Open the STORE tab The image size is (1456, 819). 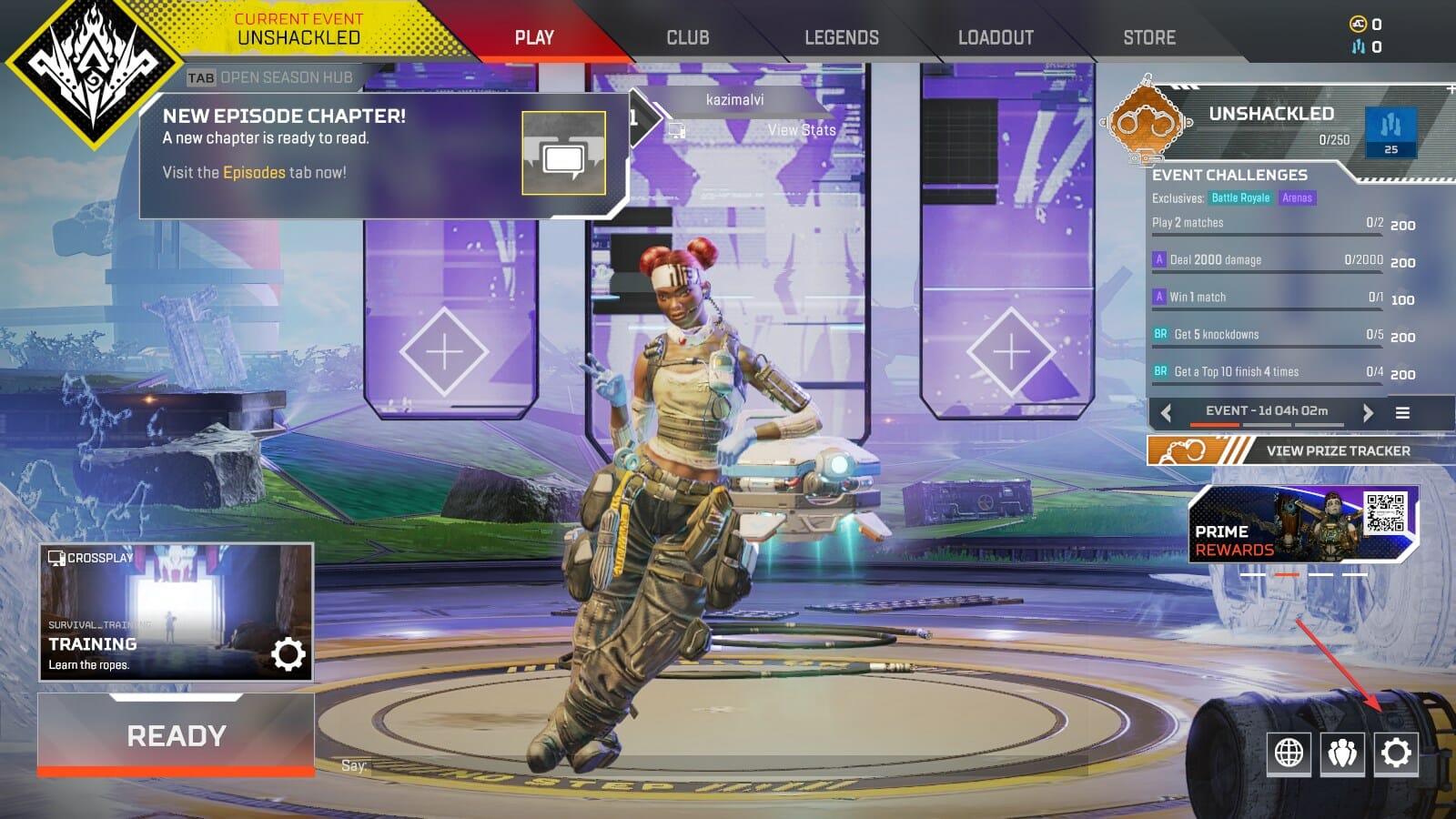1148,37
